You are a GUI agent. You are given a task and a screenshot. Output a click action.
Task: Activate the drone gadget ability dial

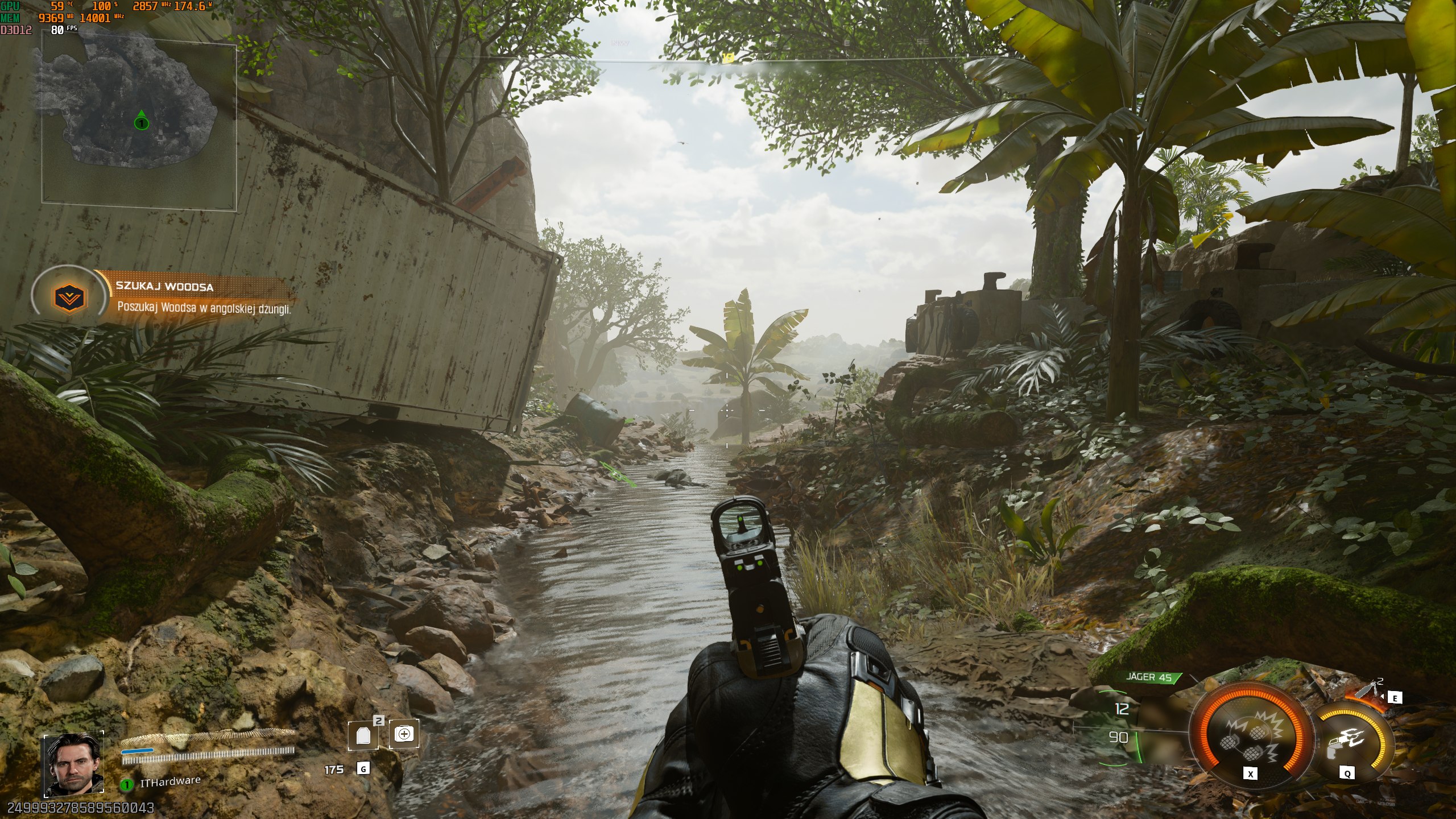(1349, 742)
